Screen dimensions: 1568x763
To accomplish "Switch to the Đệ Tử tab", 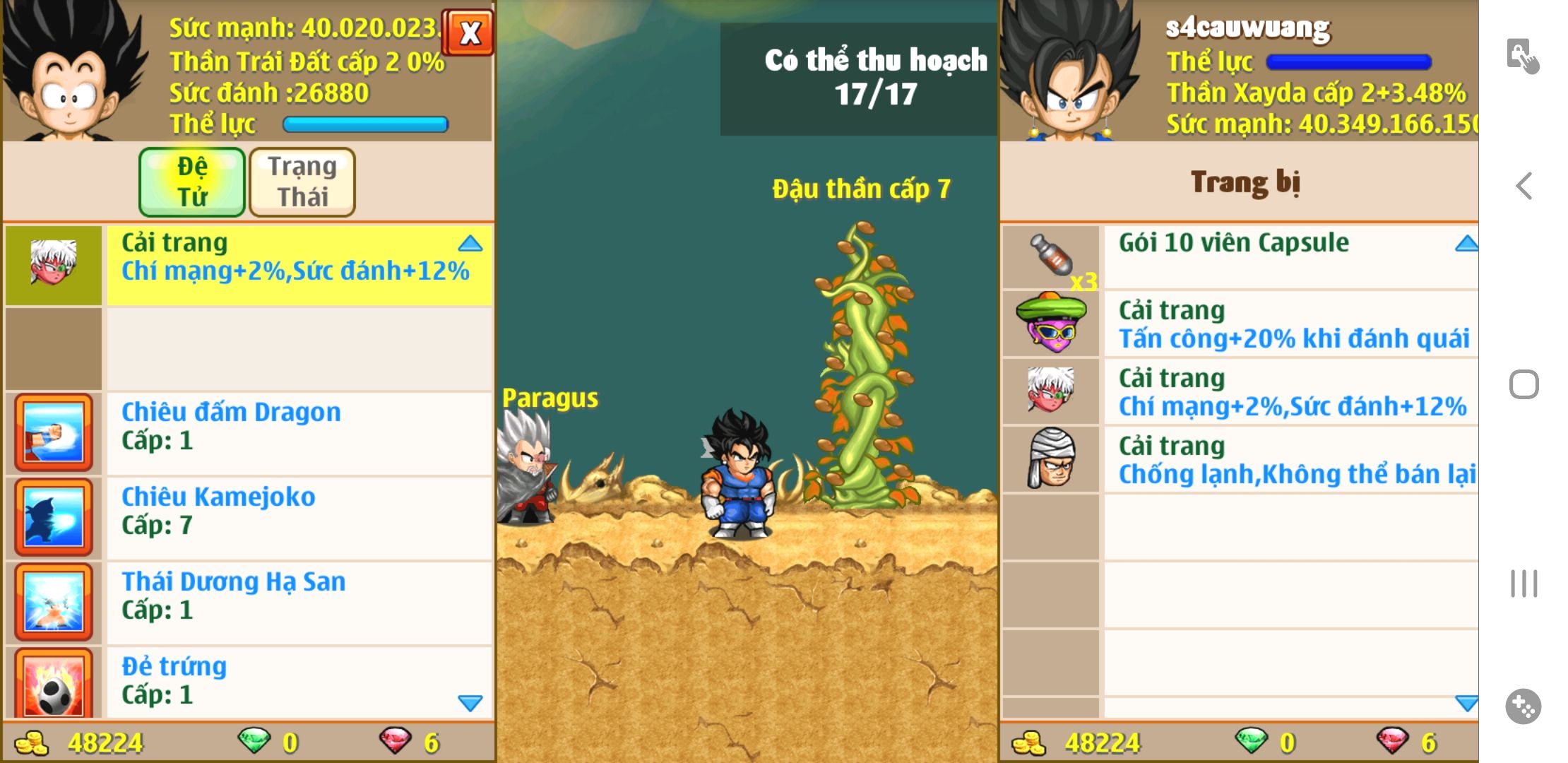I will tap(192, 182).
